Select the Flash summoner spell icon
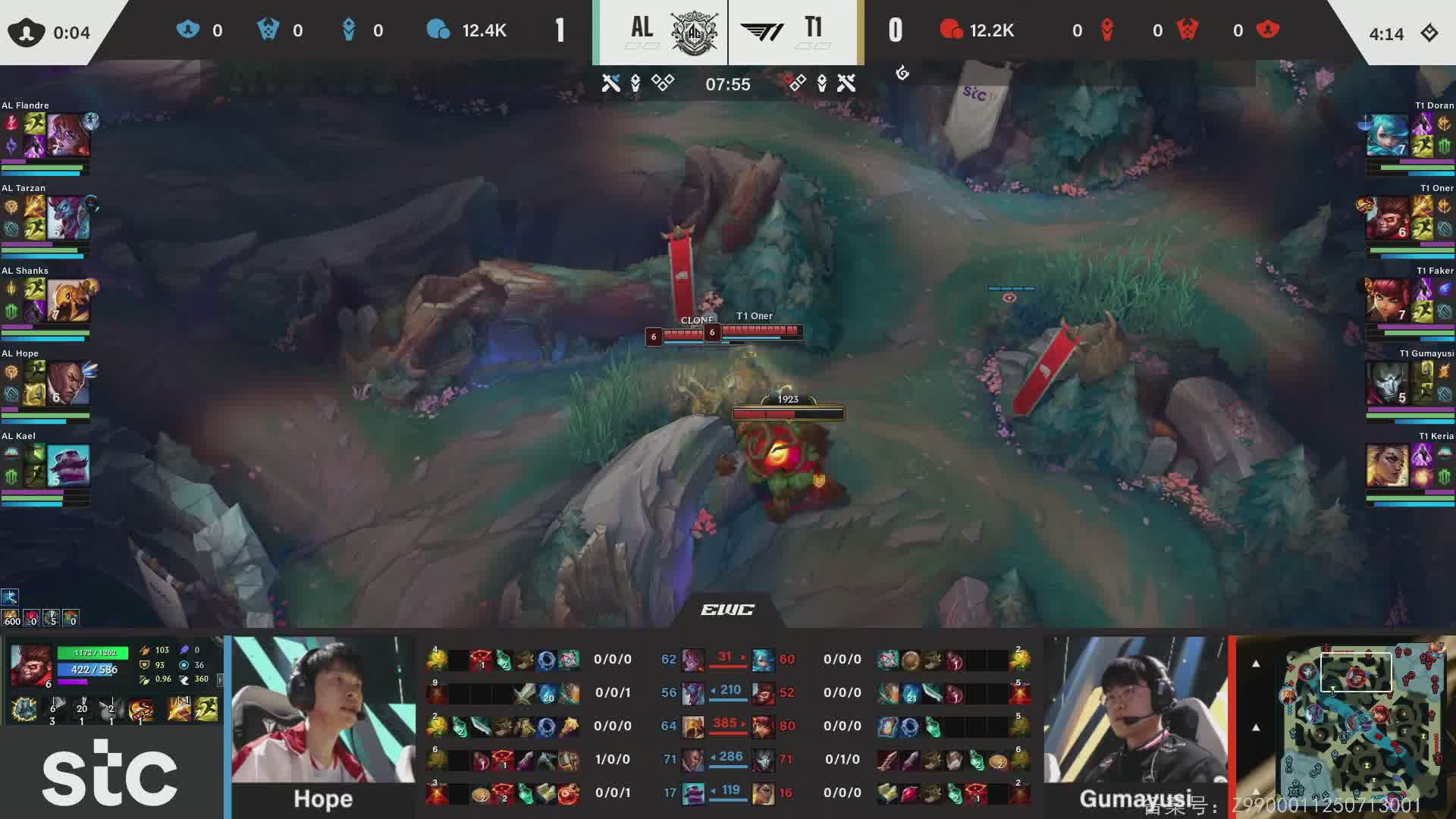 point(206,709)
